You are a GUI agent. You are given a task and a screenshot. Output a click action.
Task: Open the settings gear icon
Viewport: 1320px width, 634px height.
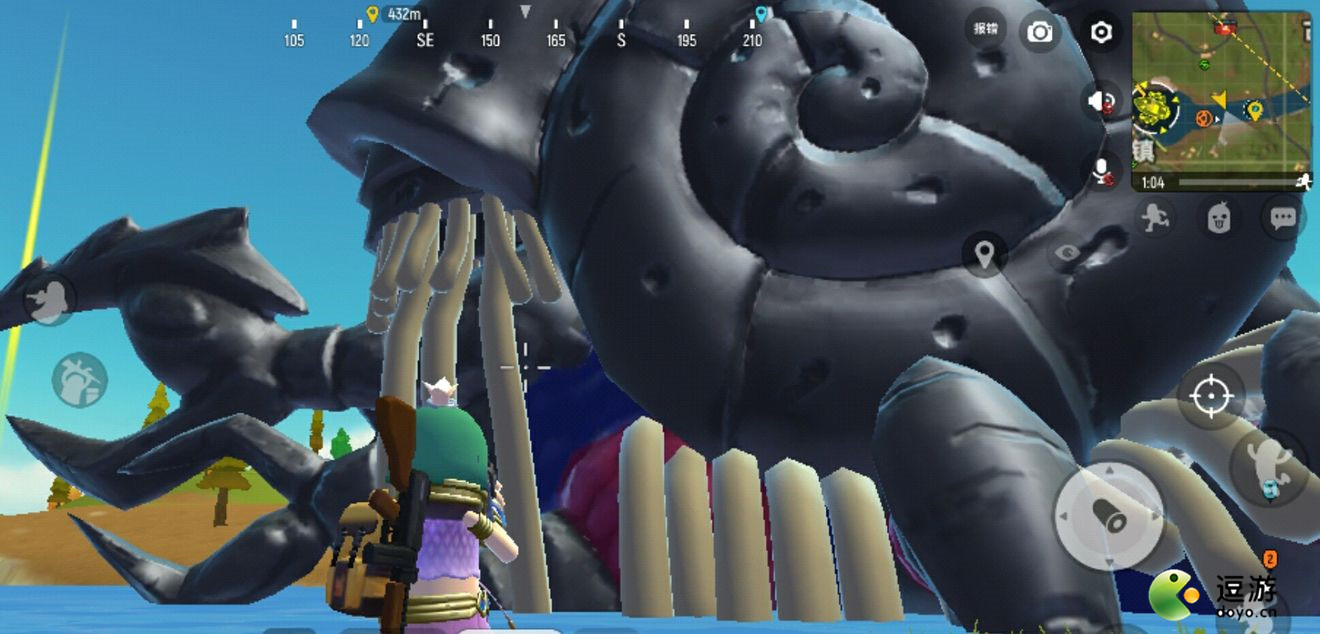(x=1101, y=33)
